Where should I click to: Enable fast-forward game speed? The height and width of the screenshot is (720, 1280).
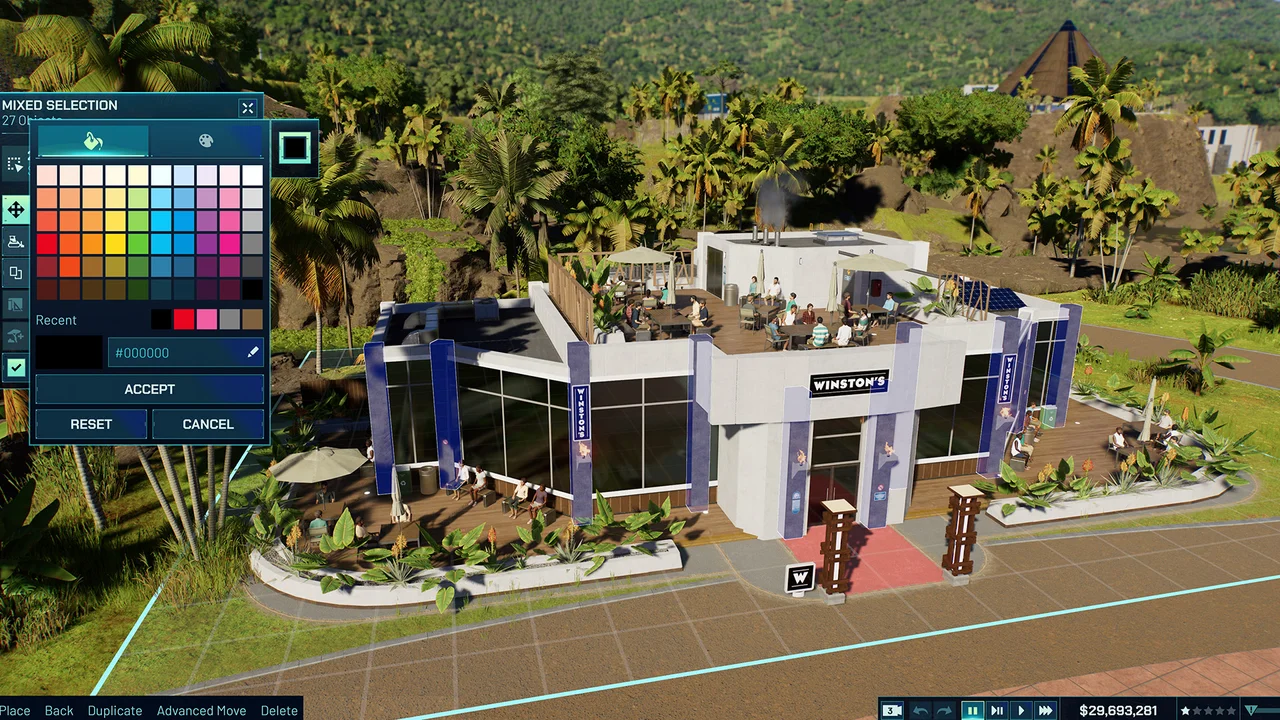click(x=1045, y=710)
